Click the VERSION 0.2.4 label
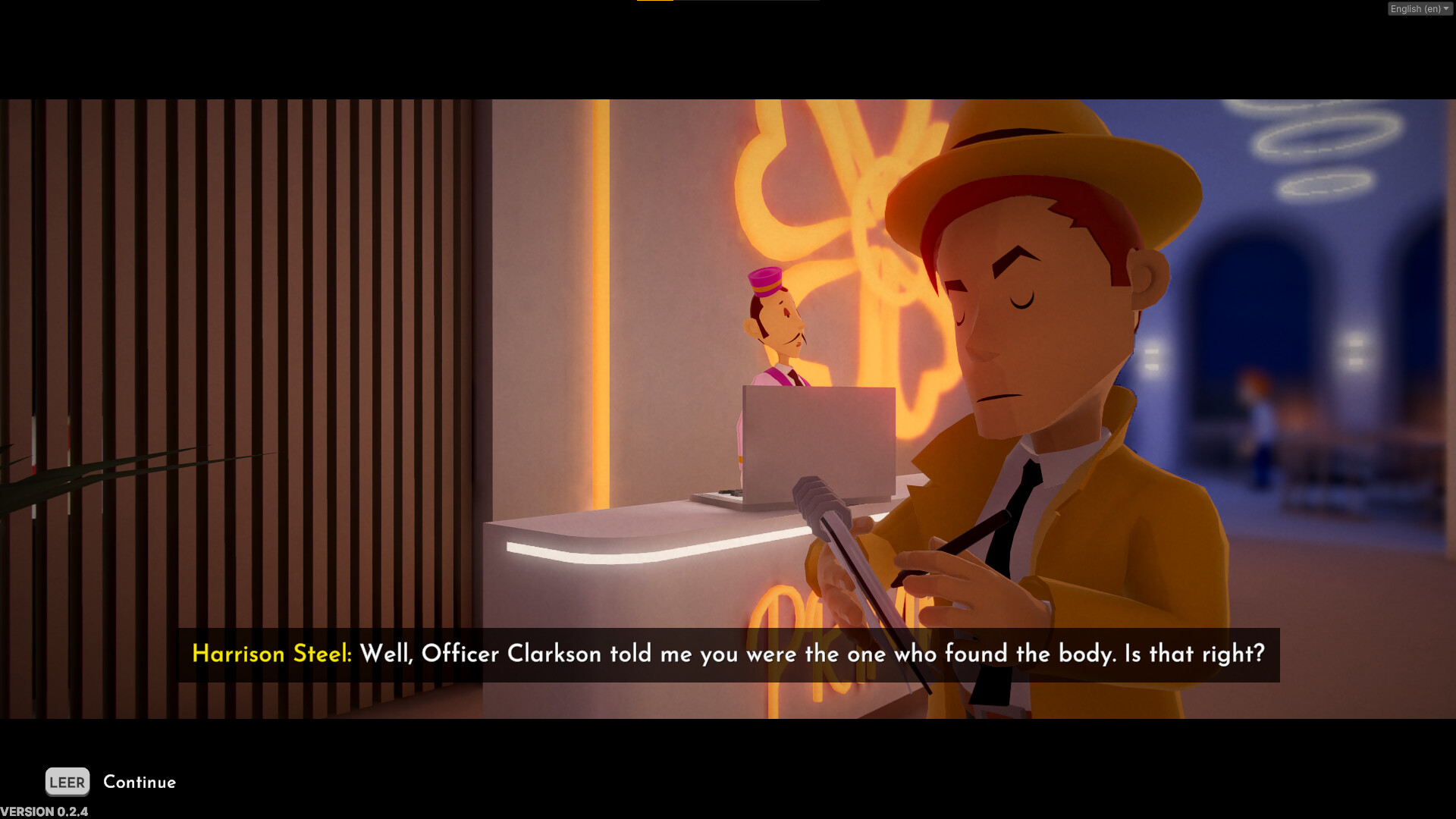 coord(43,811)
